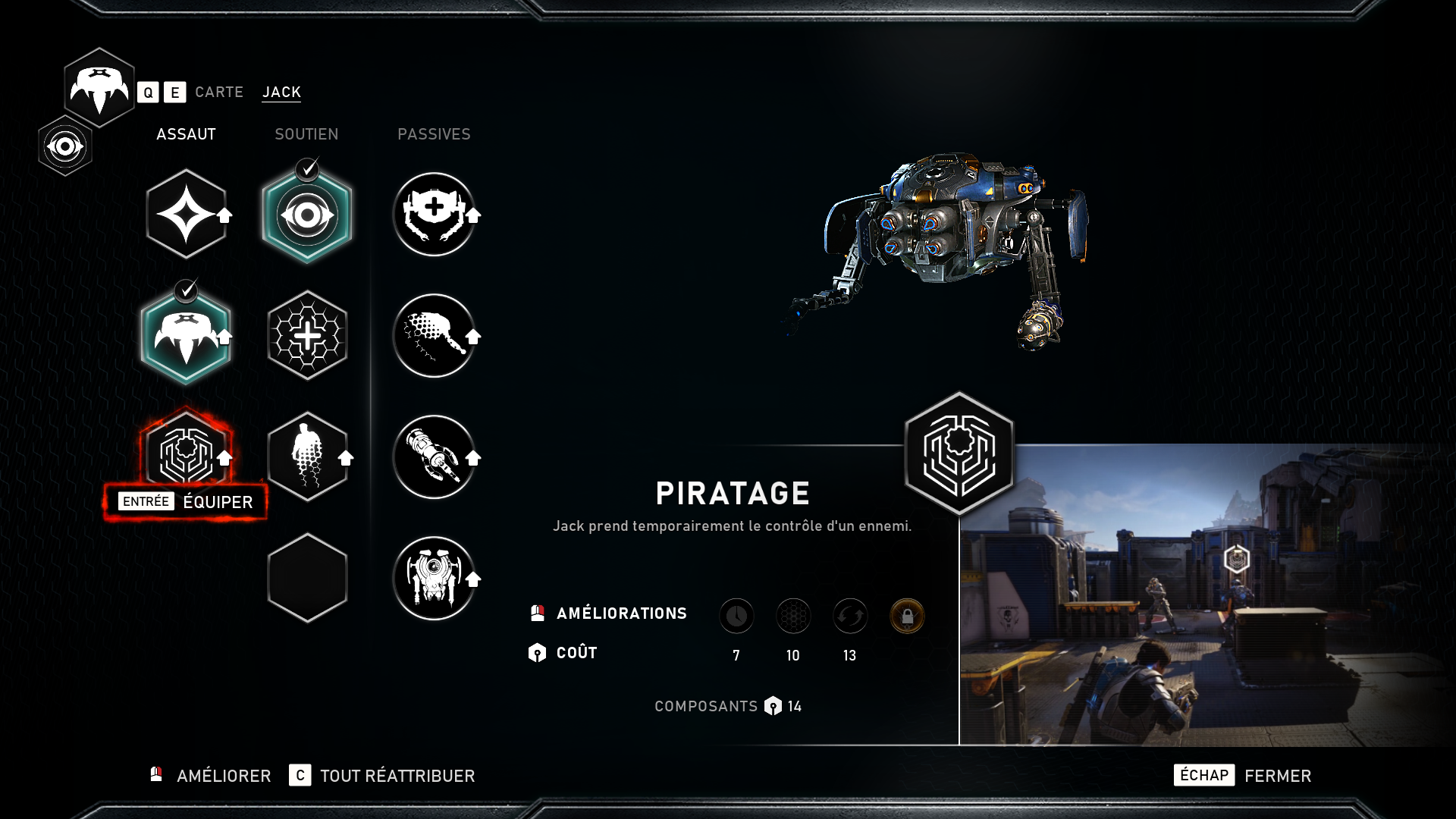This screenshot has width=1456, height=819.
Task: Select the drone passive icon at bottom of Passives
Action: tap(435, 579)
